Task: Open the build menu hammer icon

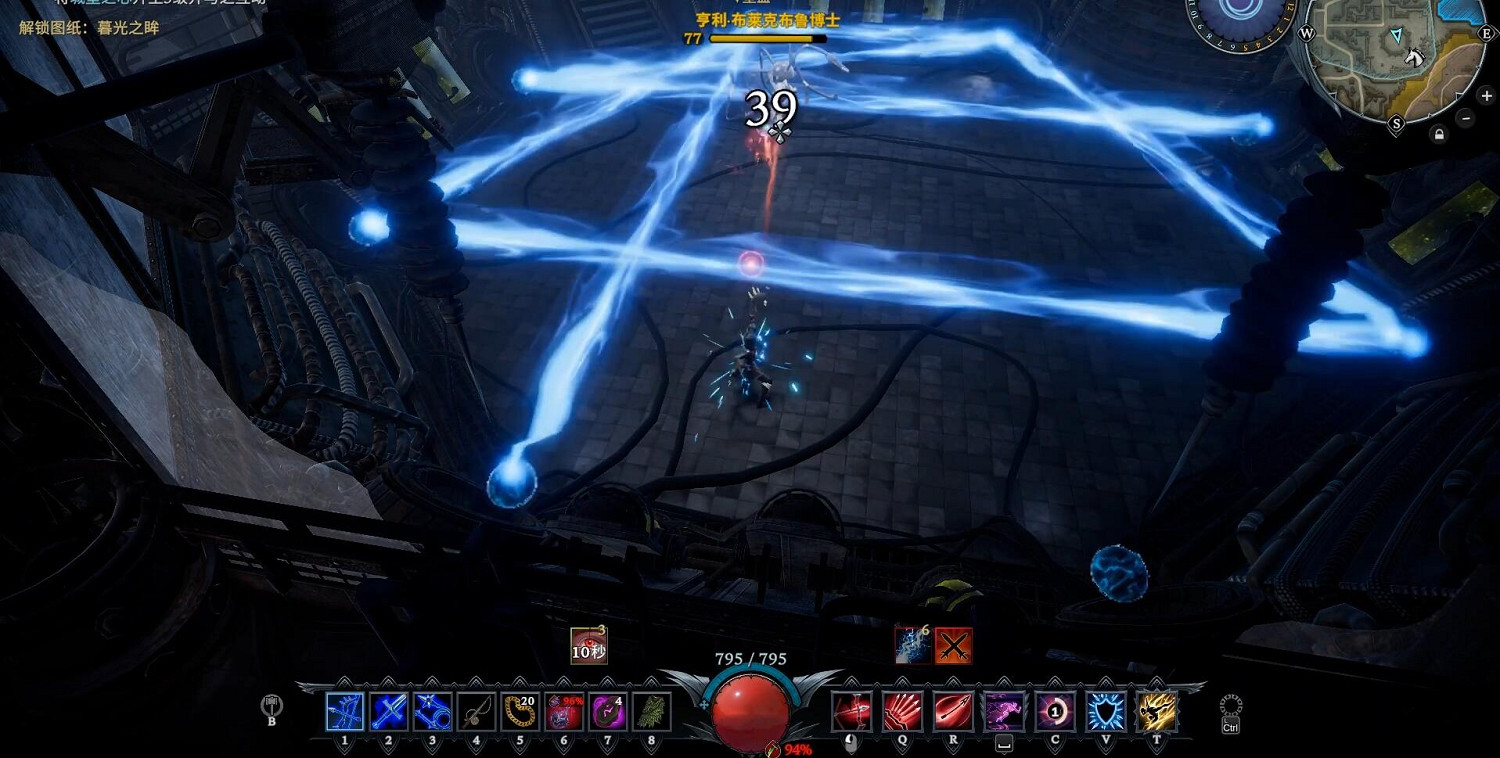Action: point(271,707)
